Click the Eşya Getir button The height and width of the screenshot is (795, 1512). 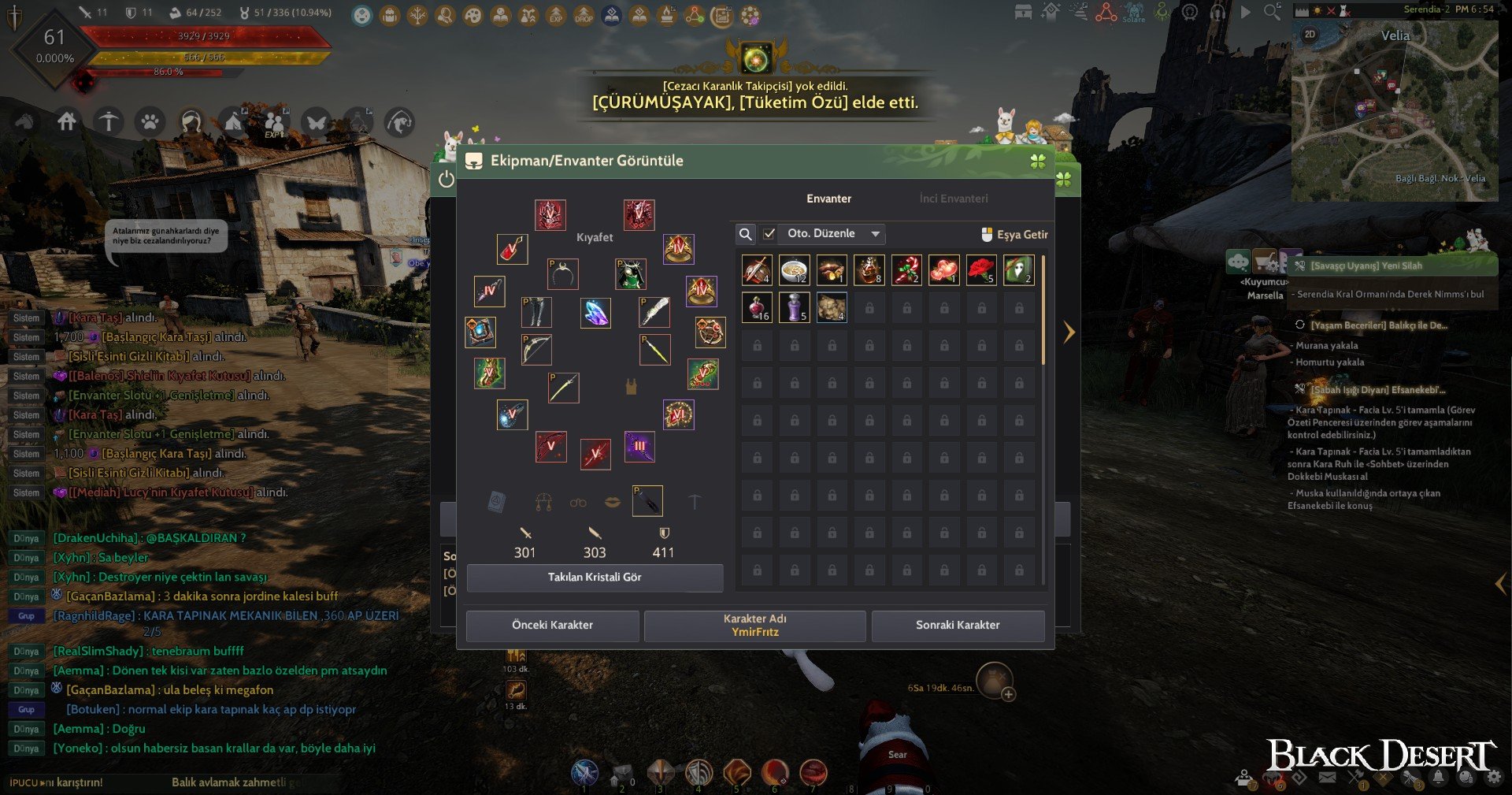[1014, 235]
